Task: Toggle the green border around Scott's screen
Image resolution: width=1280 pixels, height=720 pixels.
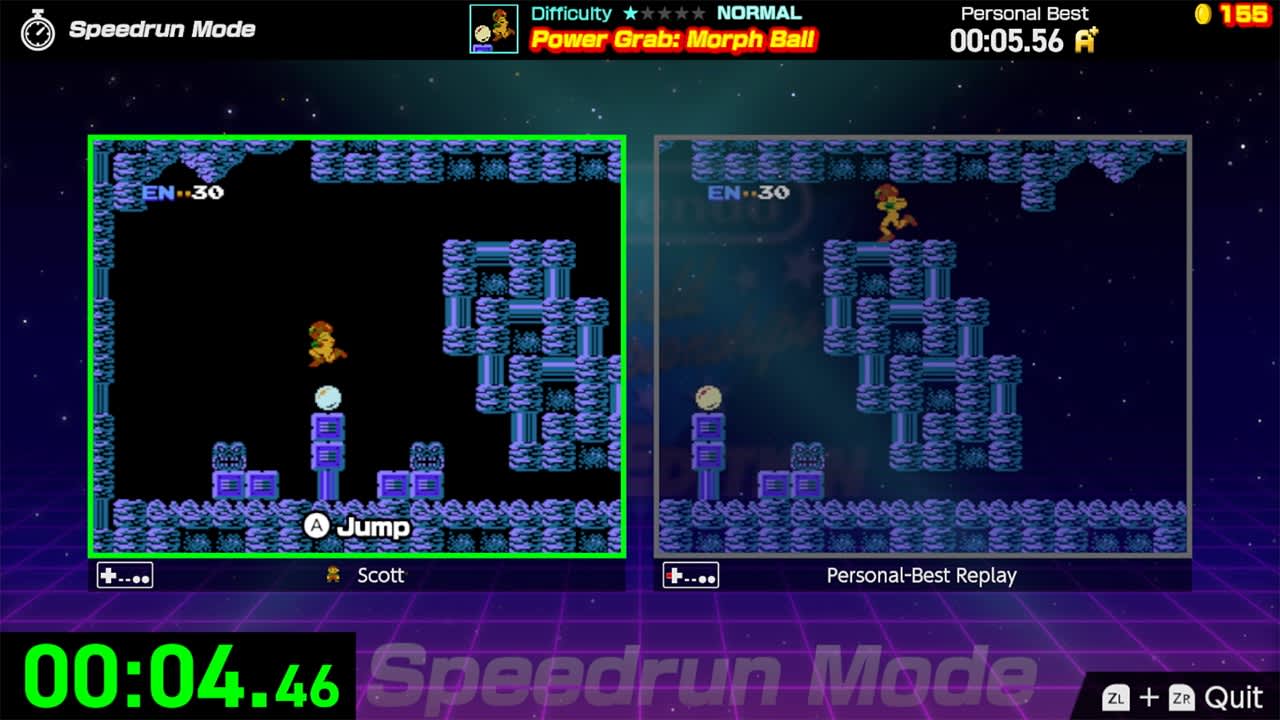Action: (356, 134)
